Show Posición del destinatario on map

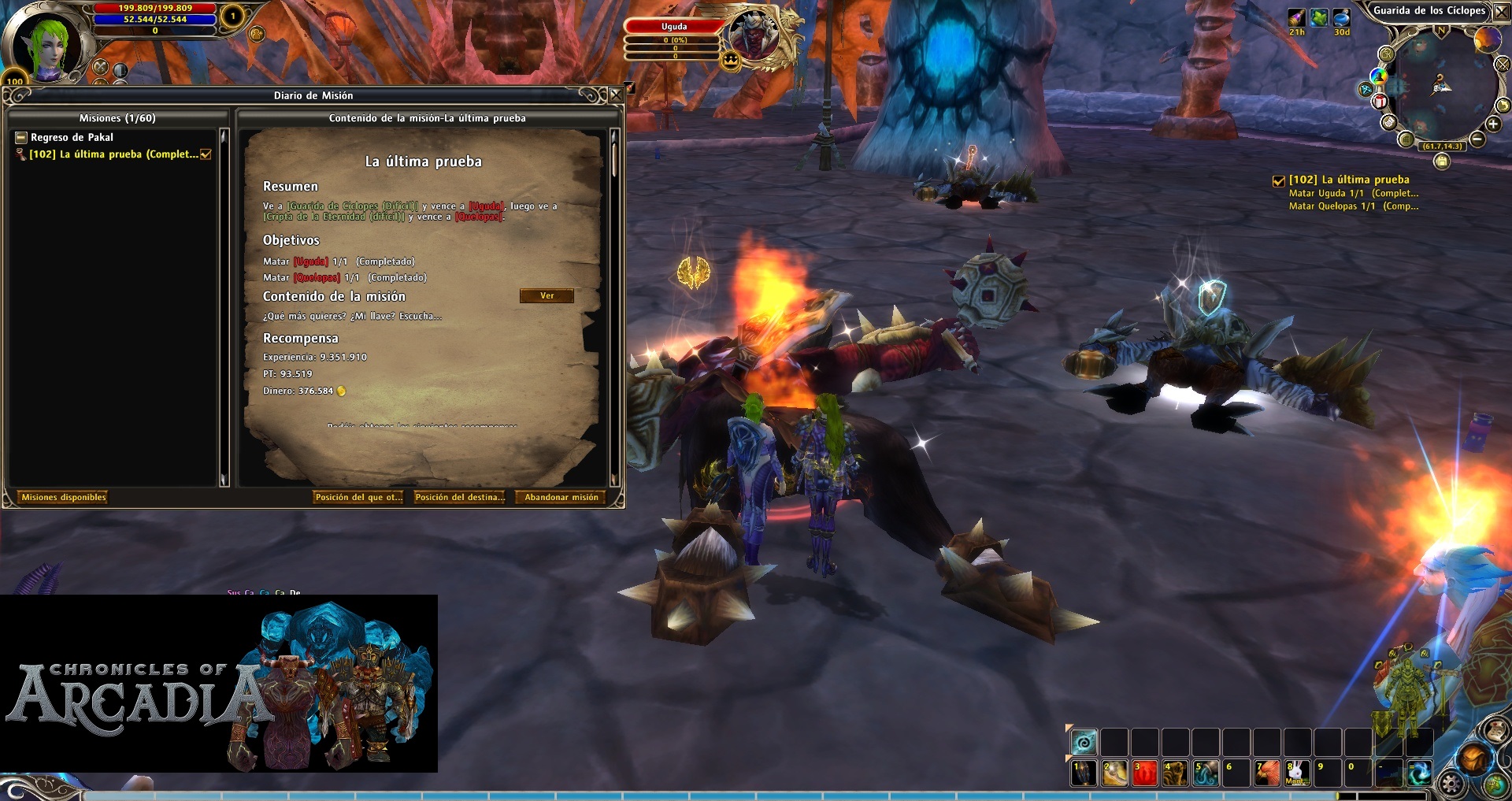[x=460, y=497]
